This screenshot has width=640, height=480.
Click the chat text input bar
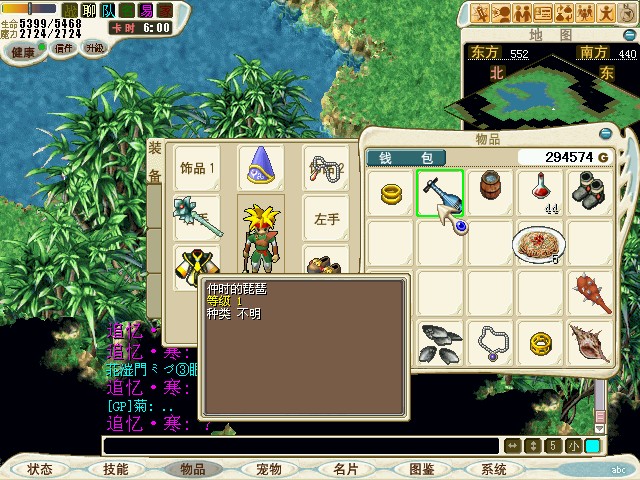(300, 446)
